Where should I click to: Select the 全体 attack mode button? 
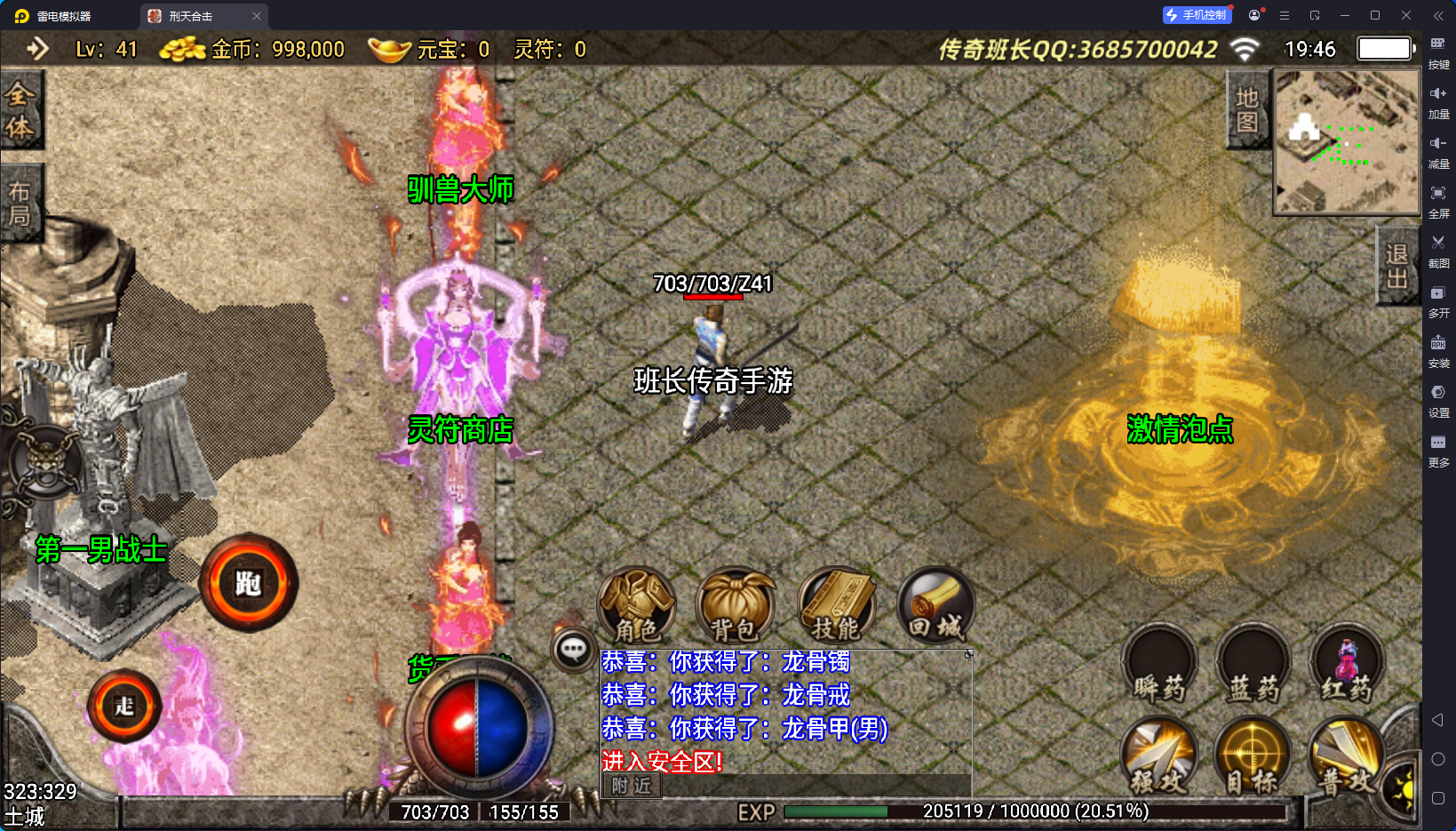tap(20, 111)
